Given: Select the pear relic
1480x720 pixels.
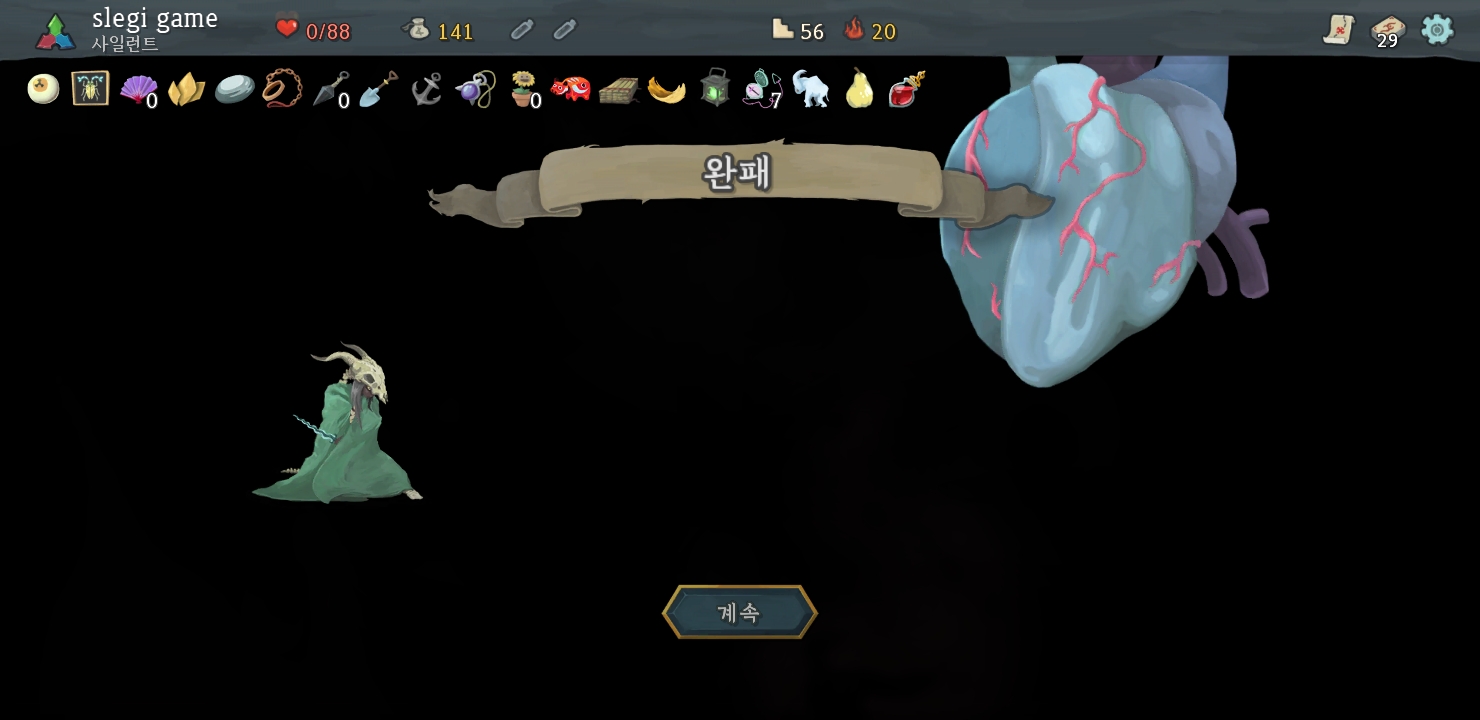Looking at the screenshot, I should [858, 89].
